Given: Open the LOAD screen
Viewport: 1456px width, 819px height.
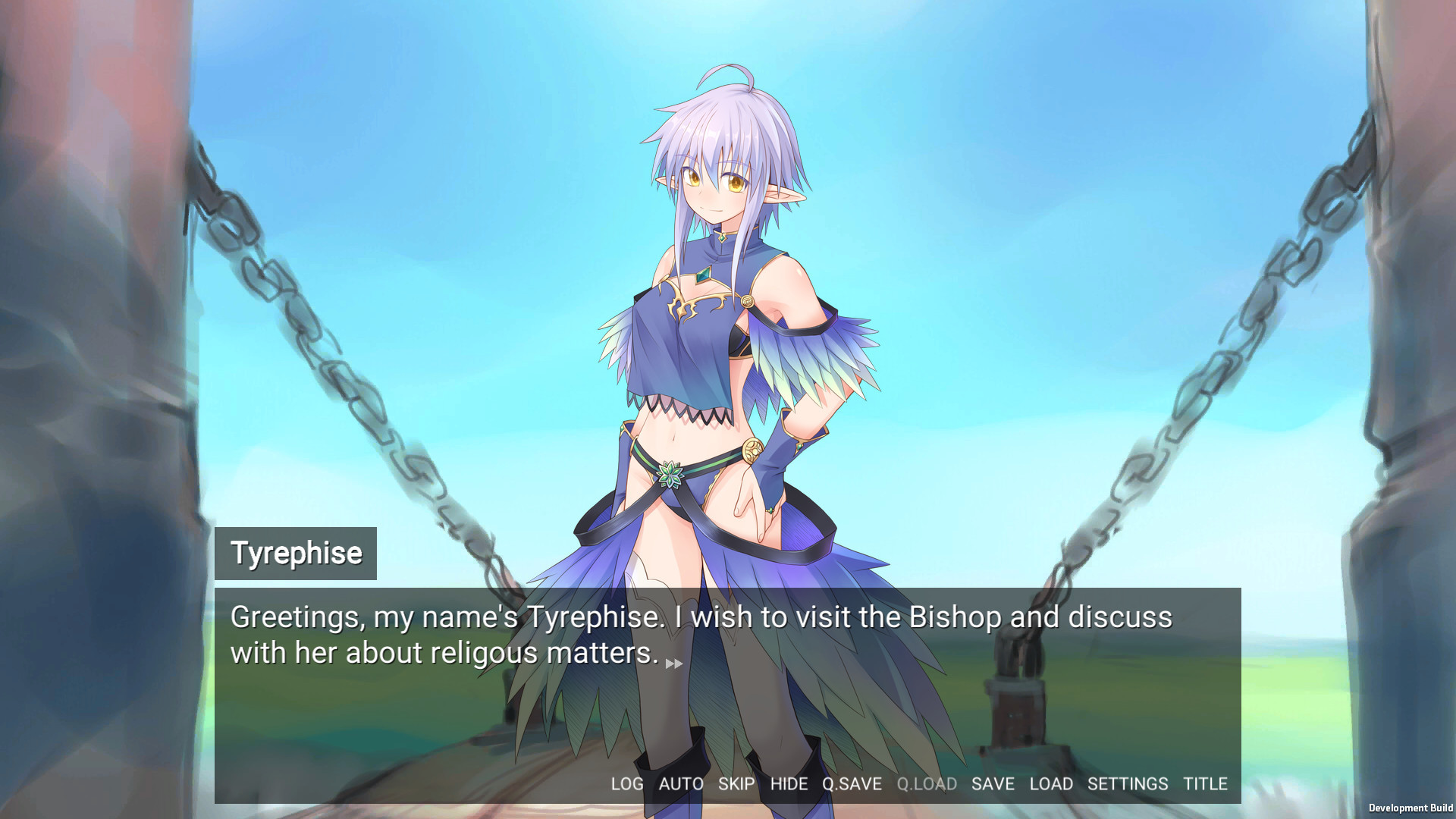Looking at the screenshot, I should coord(1052,784).
